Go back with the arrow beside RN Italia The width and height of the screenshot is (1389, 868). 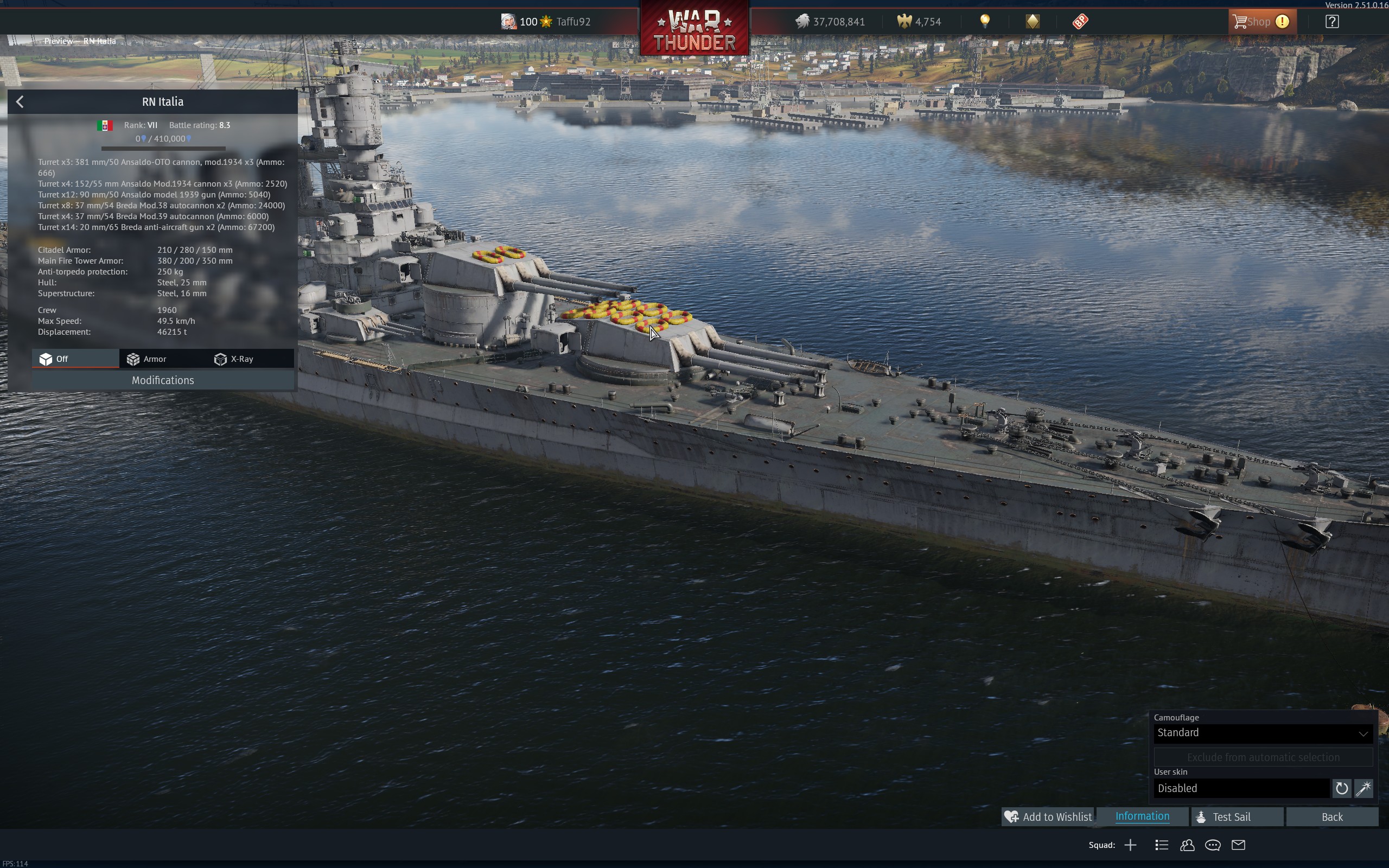click(20, 102)
